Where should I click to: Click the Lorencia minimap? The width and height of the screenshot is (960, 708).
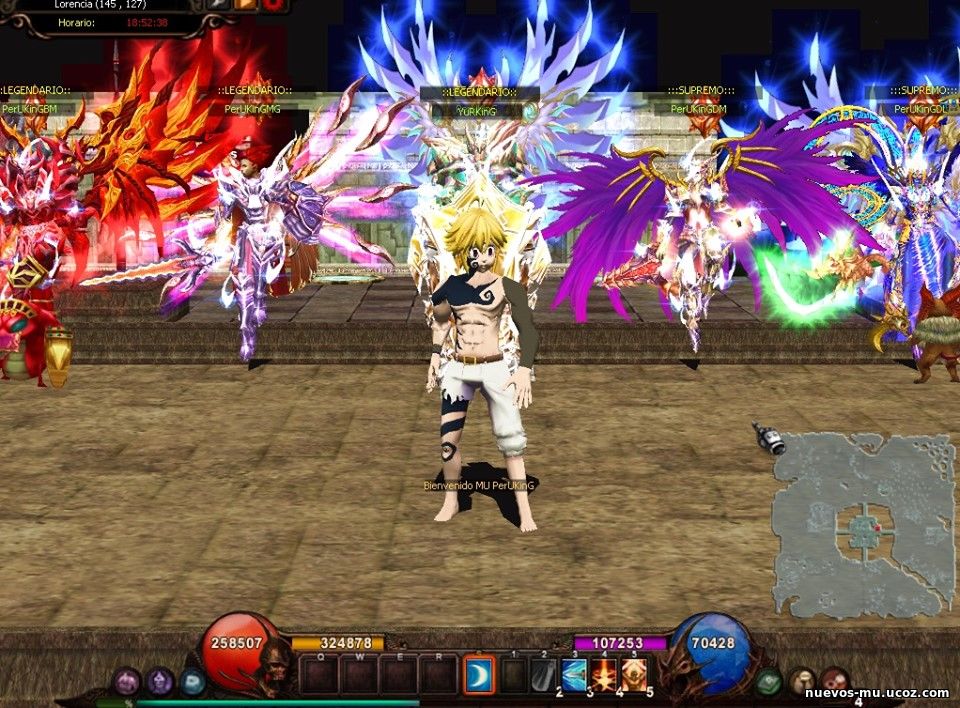pyautogui.click(x=863, y=523)
